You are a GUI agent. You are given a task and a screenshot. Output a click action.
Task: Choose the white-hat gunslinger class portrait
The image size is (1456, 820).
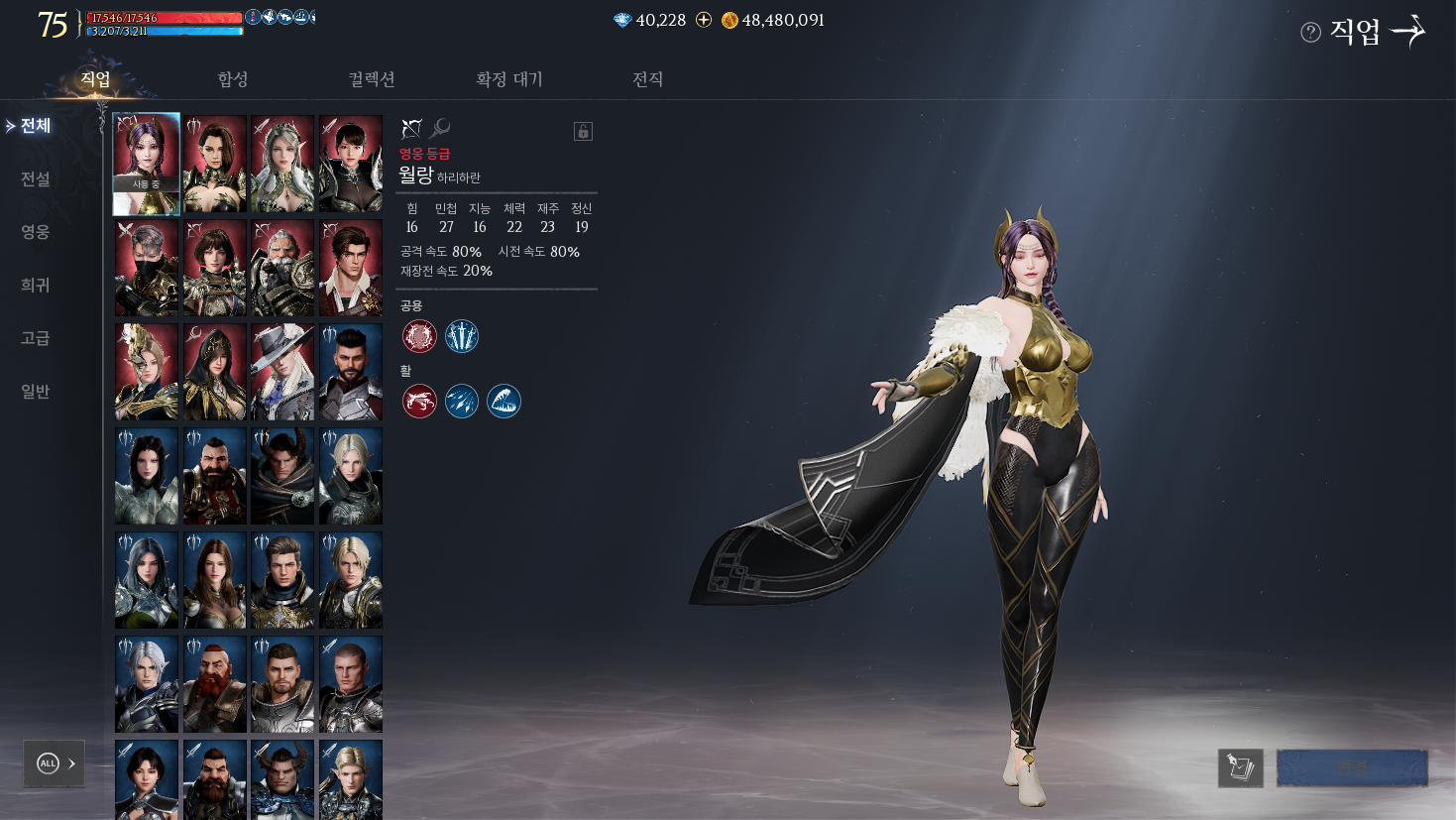click(282, 372)
